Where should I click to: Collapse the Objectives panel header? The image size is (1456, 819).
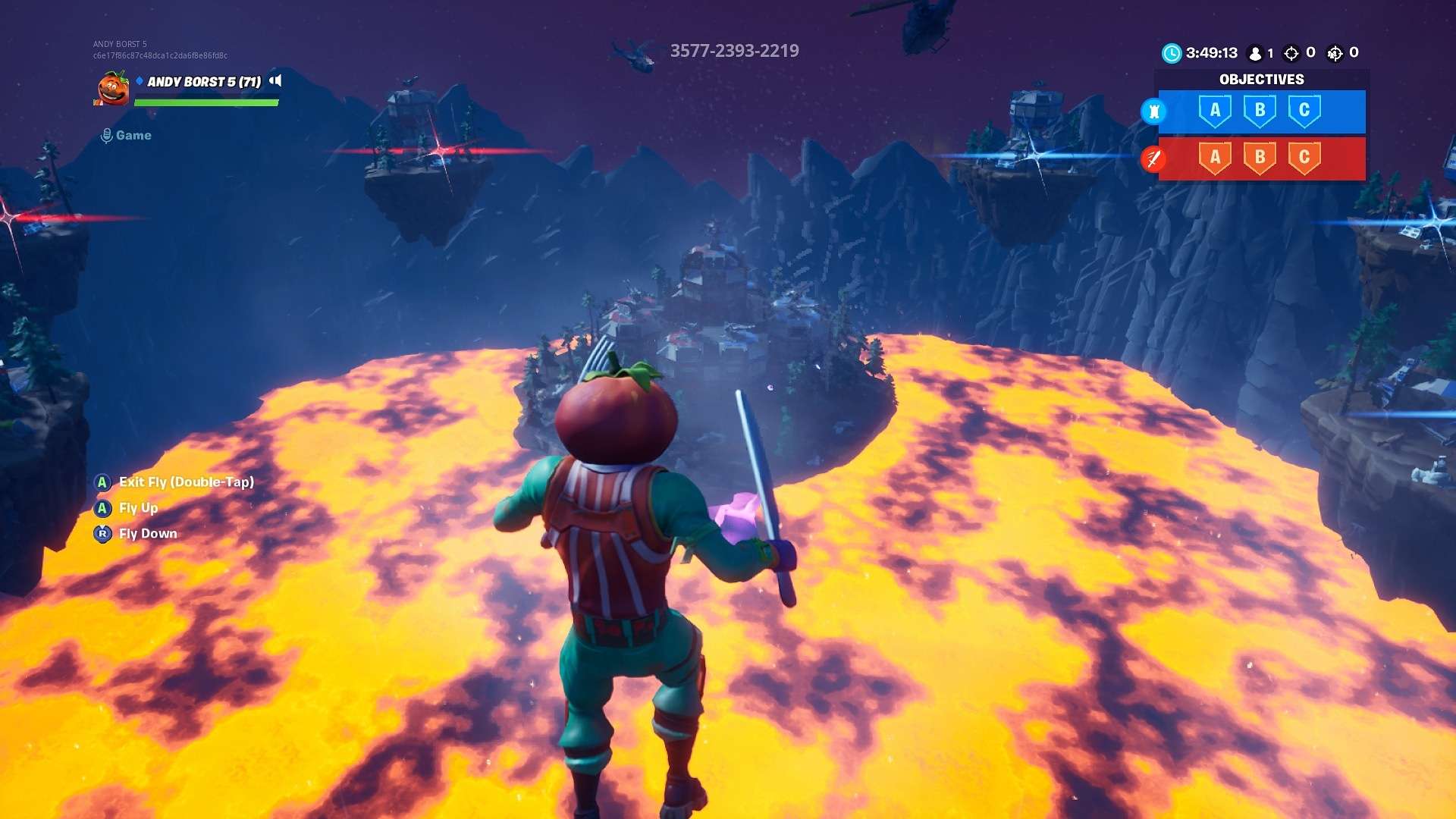tap(1261, 79)
